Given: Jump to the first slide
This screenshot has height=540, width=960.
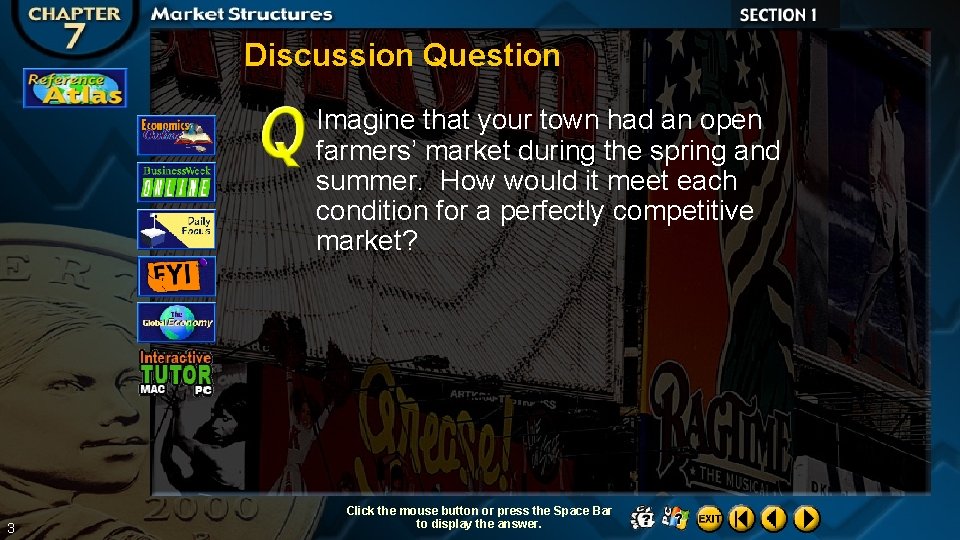Looking at the screenshot, I should (741, 518).
